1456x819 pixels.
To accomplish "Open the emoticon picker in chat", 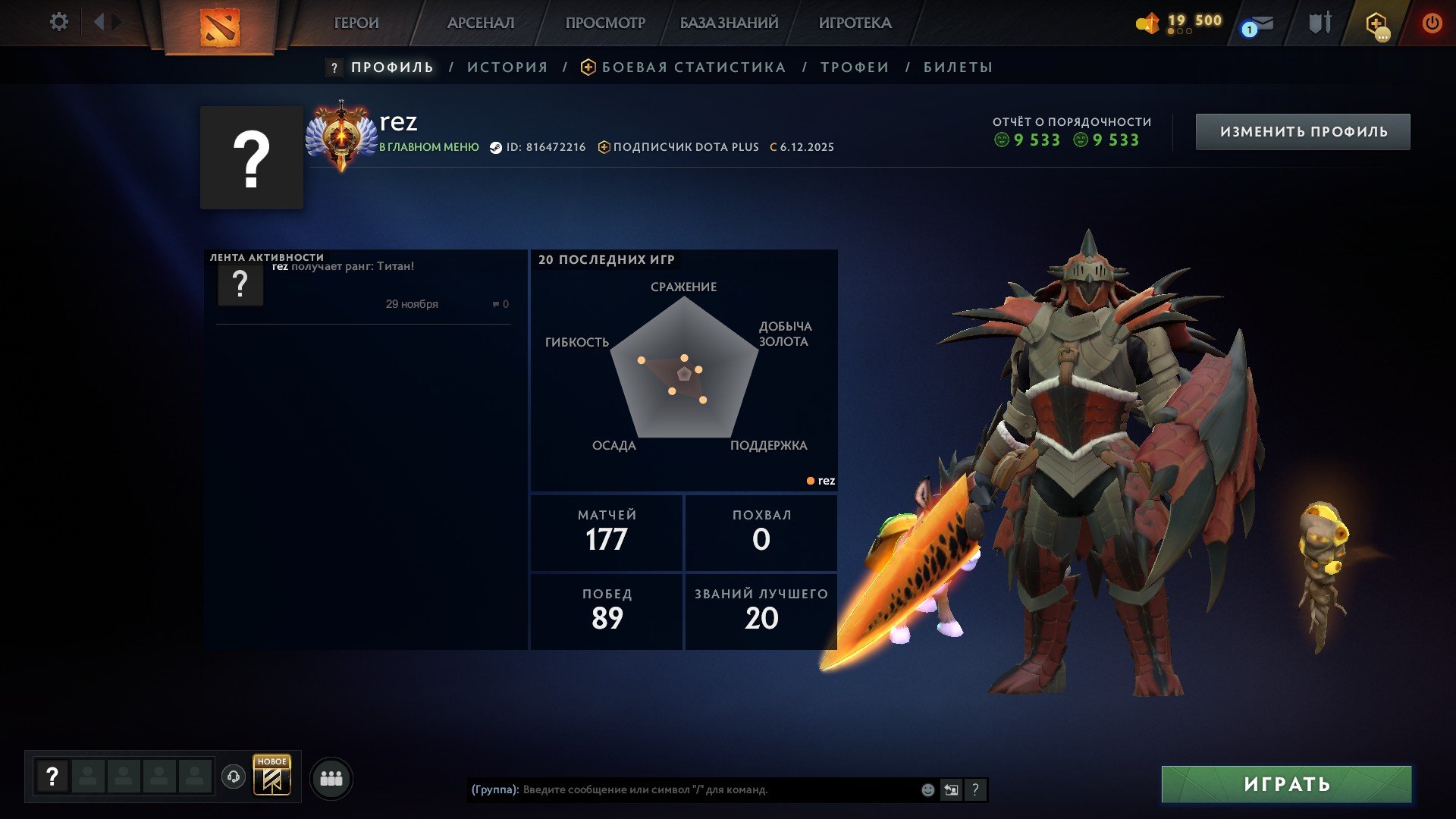I will pyautogui.click(x=927, y=789).
